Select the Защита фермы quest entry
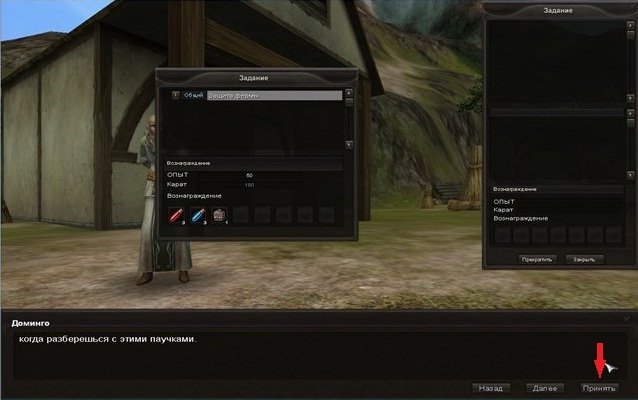 tap(274, 96)
